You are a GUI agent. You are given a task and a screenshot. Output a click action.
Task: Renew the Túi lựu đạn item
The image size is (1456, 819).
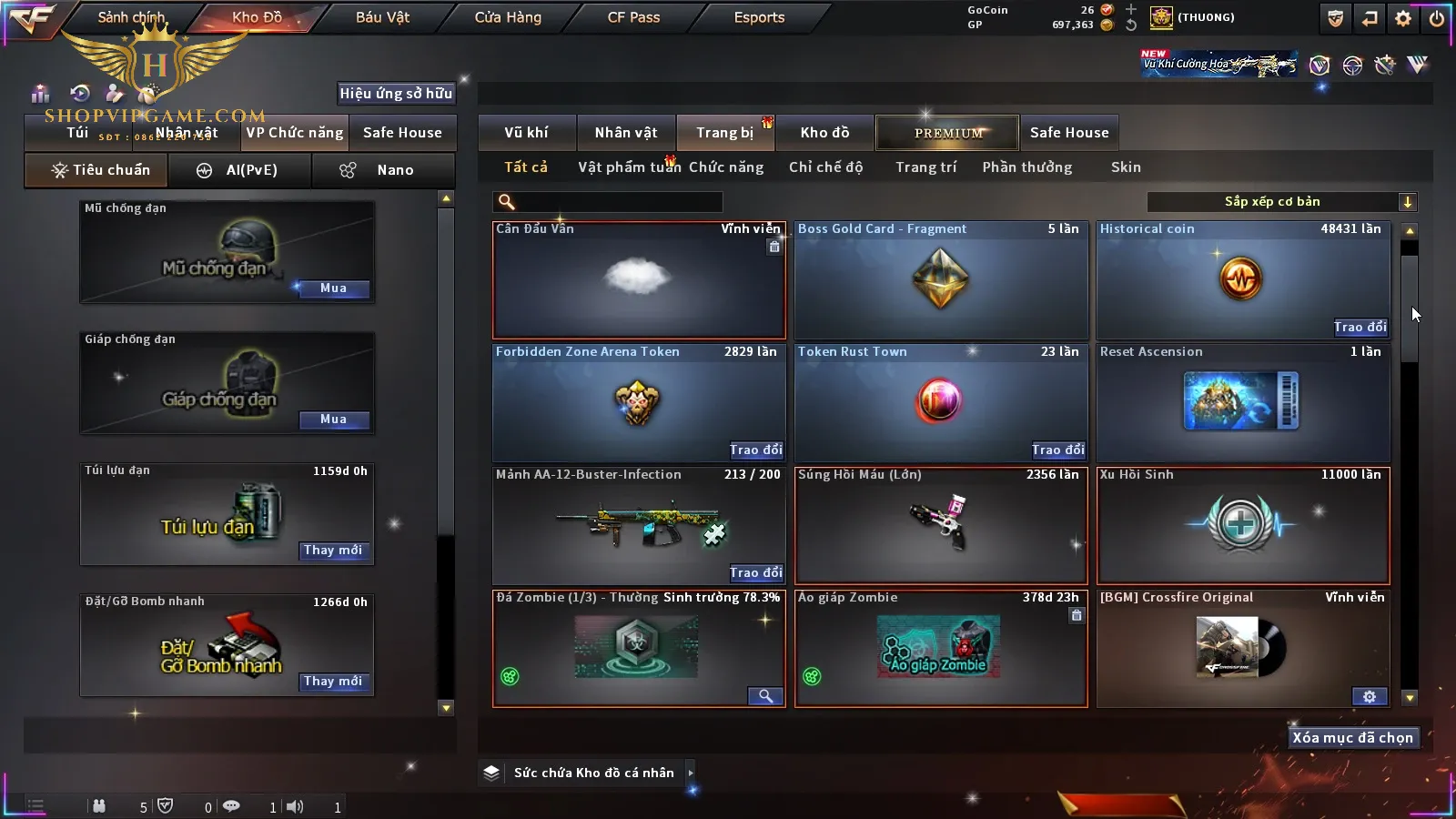tap(333, 551)
